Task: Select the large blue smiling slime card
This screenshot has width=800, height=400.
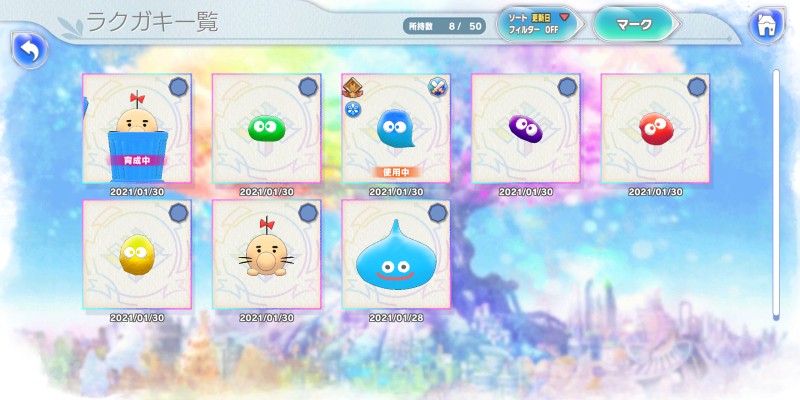Action: tap(396, 254)
